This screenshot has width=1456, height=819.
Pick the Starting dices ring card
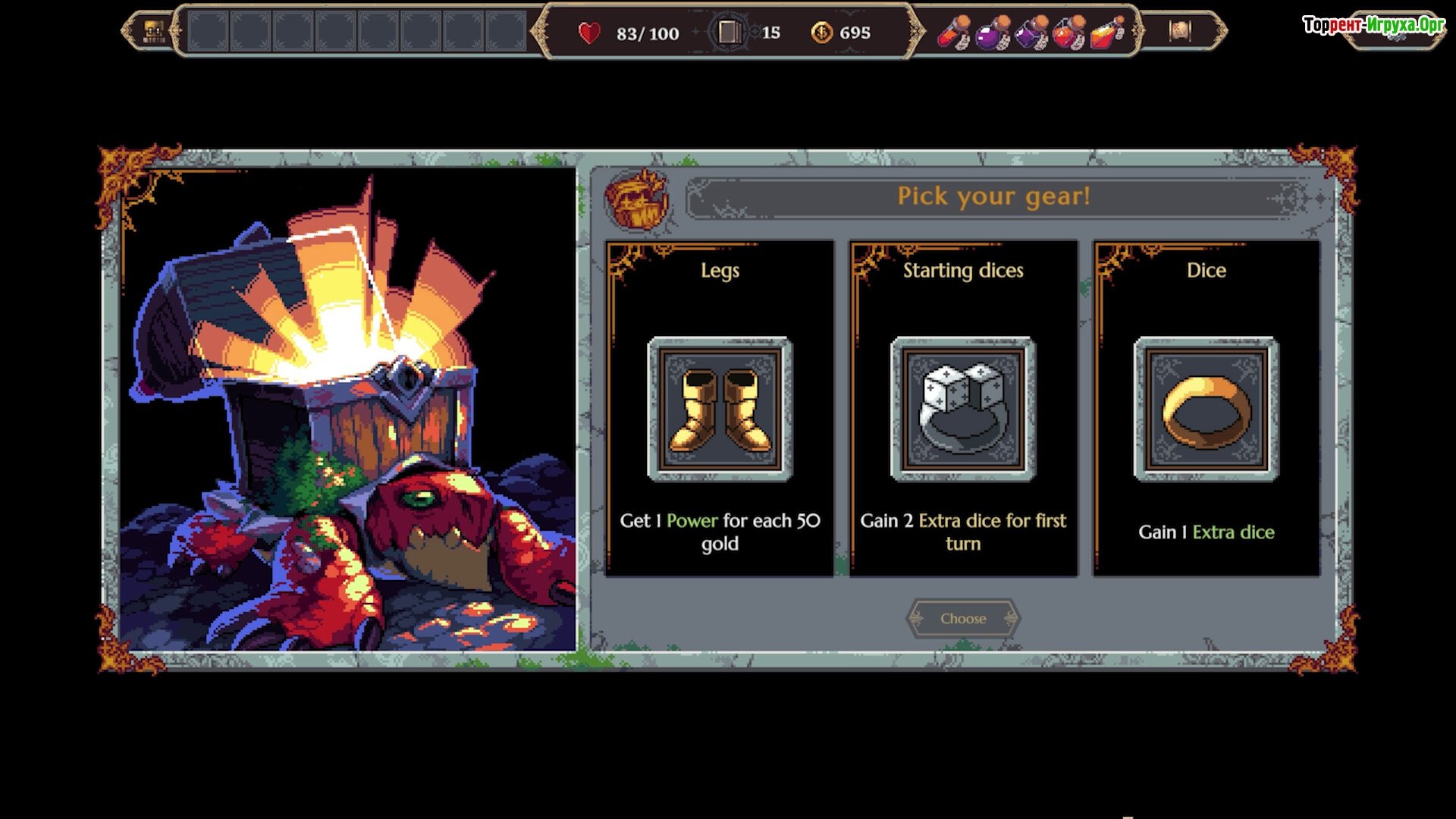(963, 409)
